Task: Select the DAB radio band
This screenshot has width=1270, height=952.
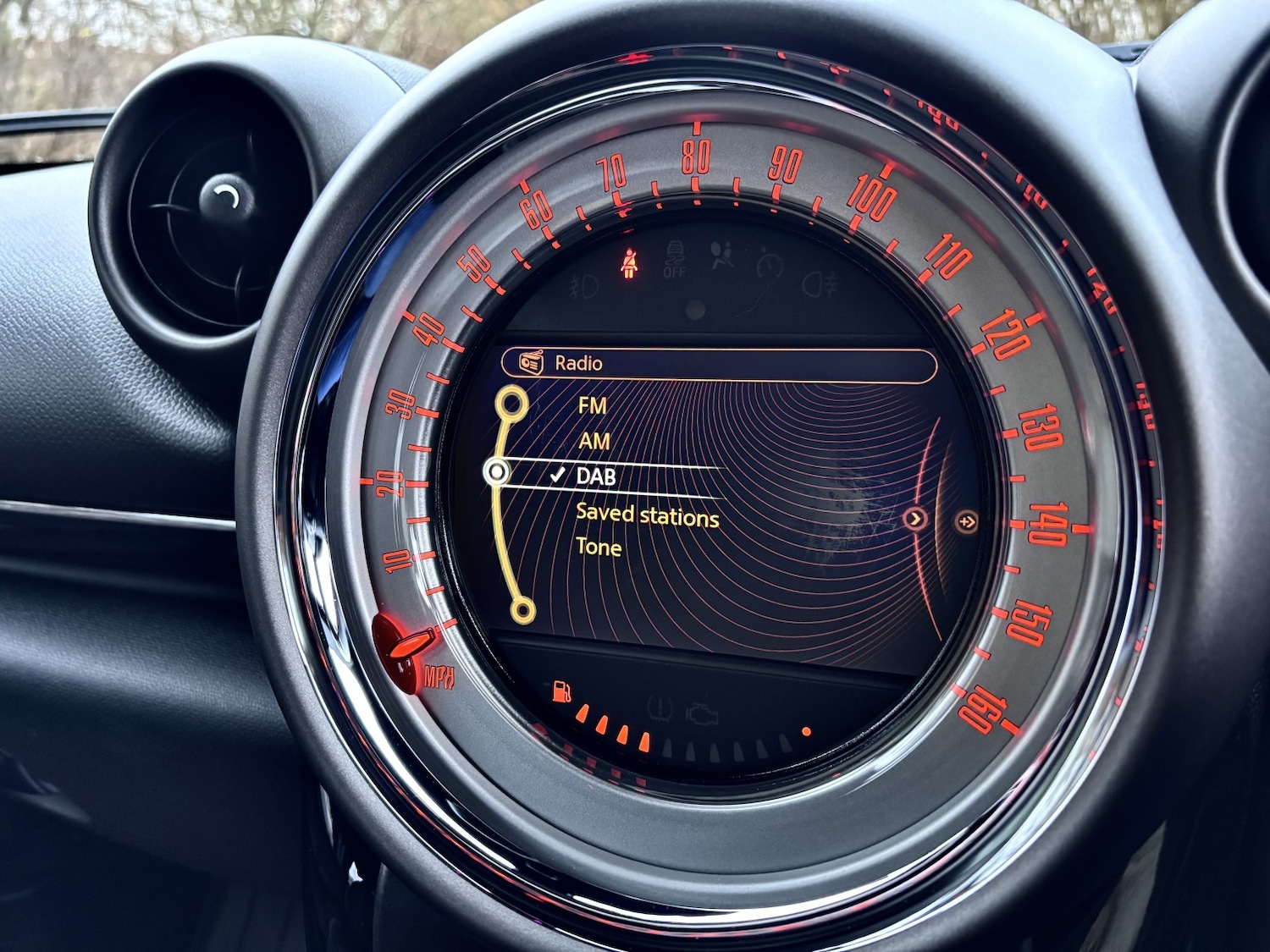Action: tap(599, 476)
